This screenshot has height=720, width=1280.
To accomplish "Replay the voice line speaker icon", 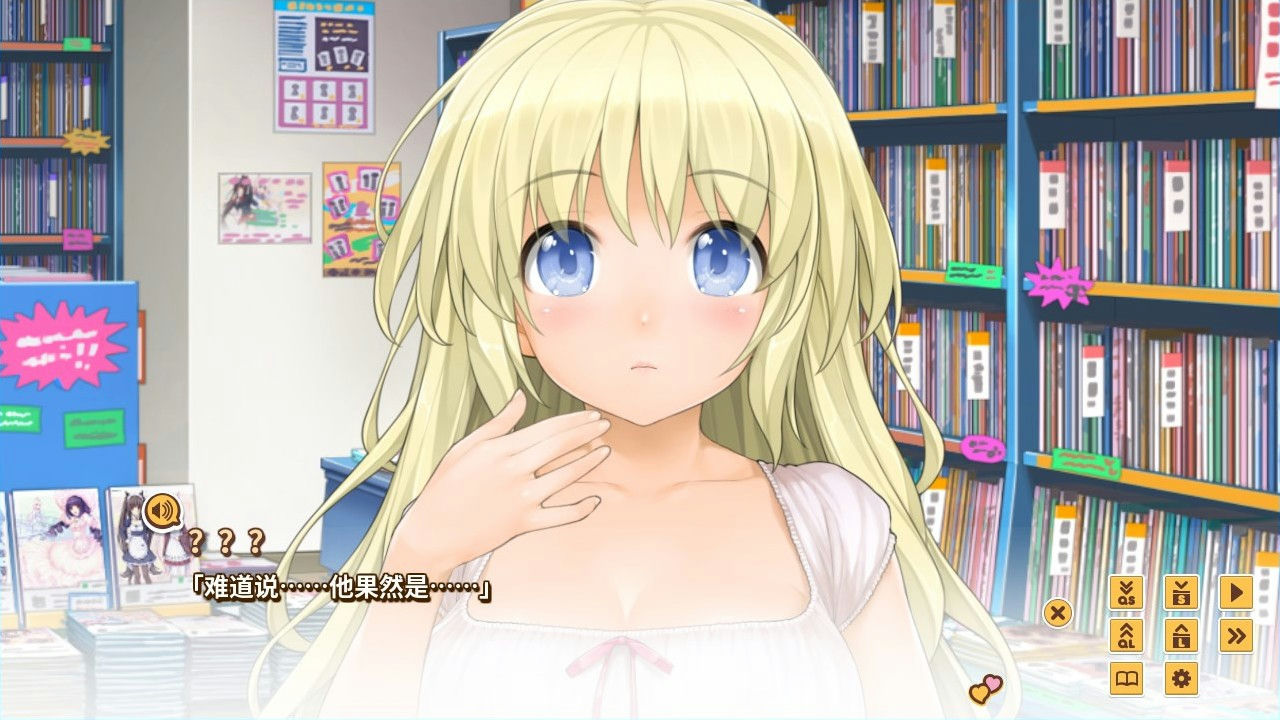I will click(x=163, y=512).
